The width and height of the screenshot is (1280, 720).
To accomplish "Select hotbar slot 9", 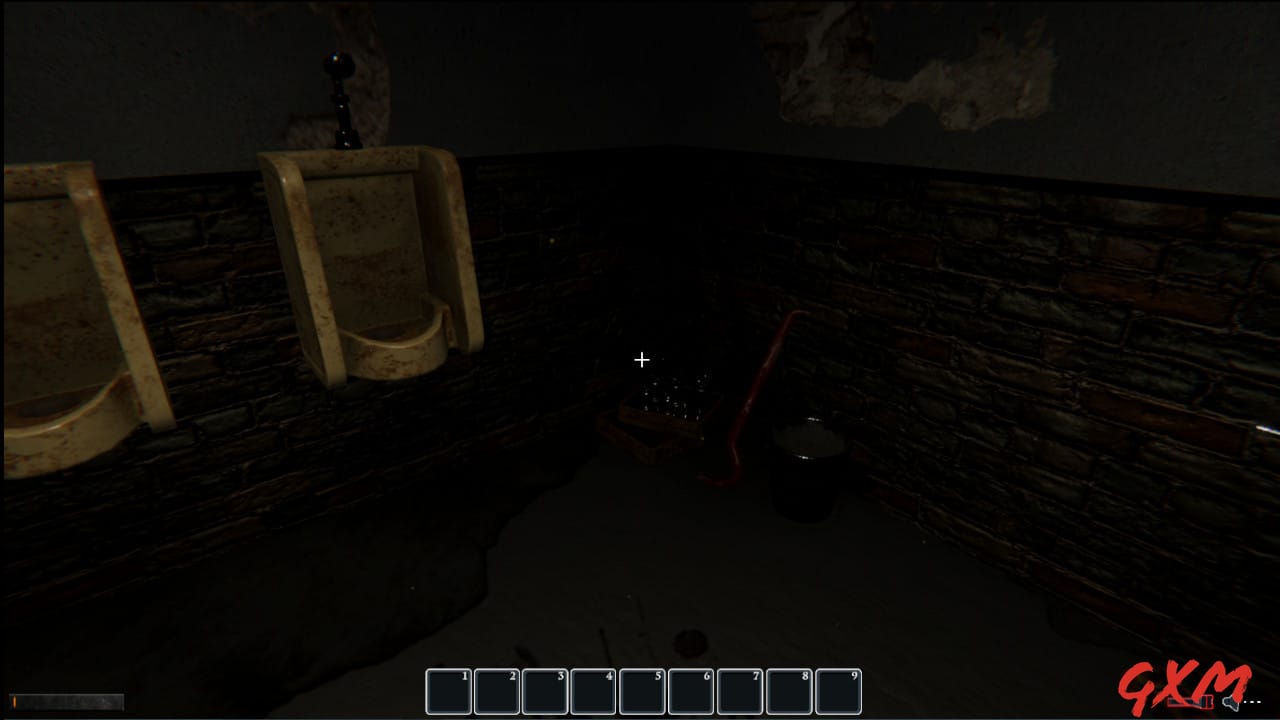I will tap(838, 690).
